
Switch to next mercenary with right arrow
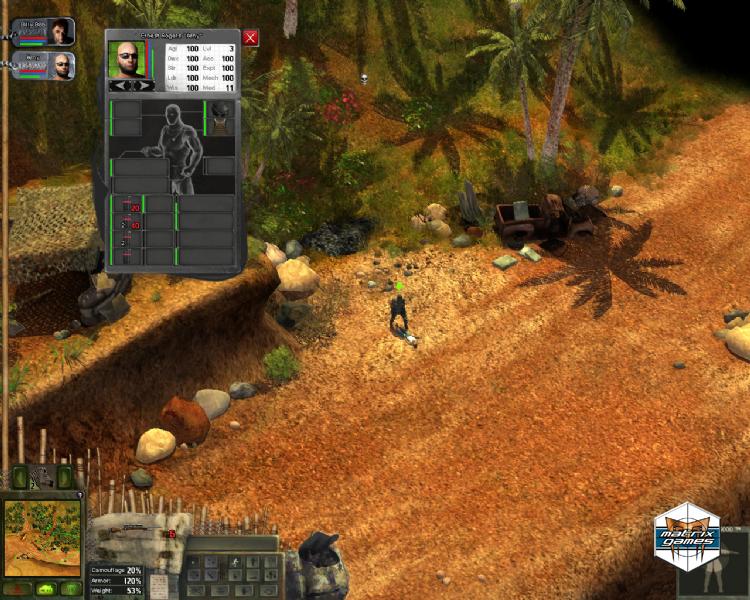pos(143,86)
